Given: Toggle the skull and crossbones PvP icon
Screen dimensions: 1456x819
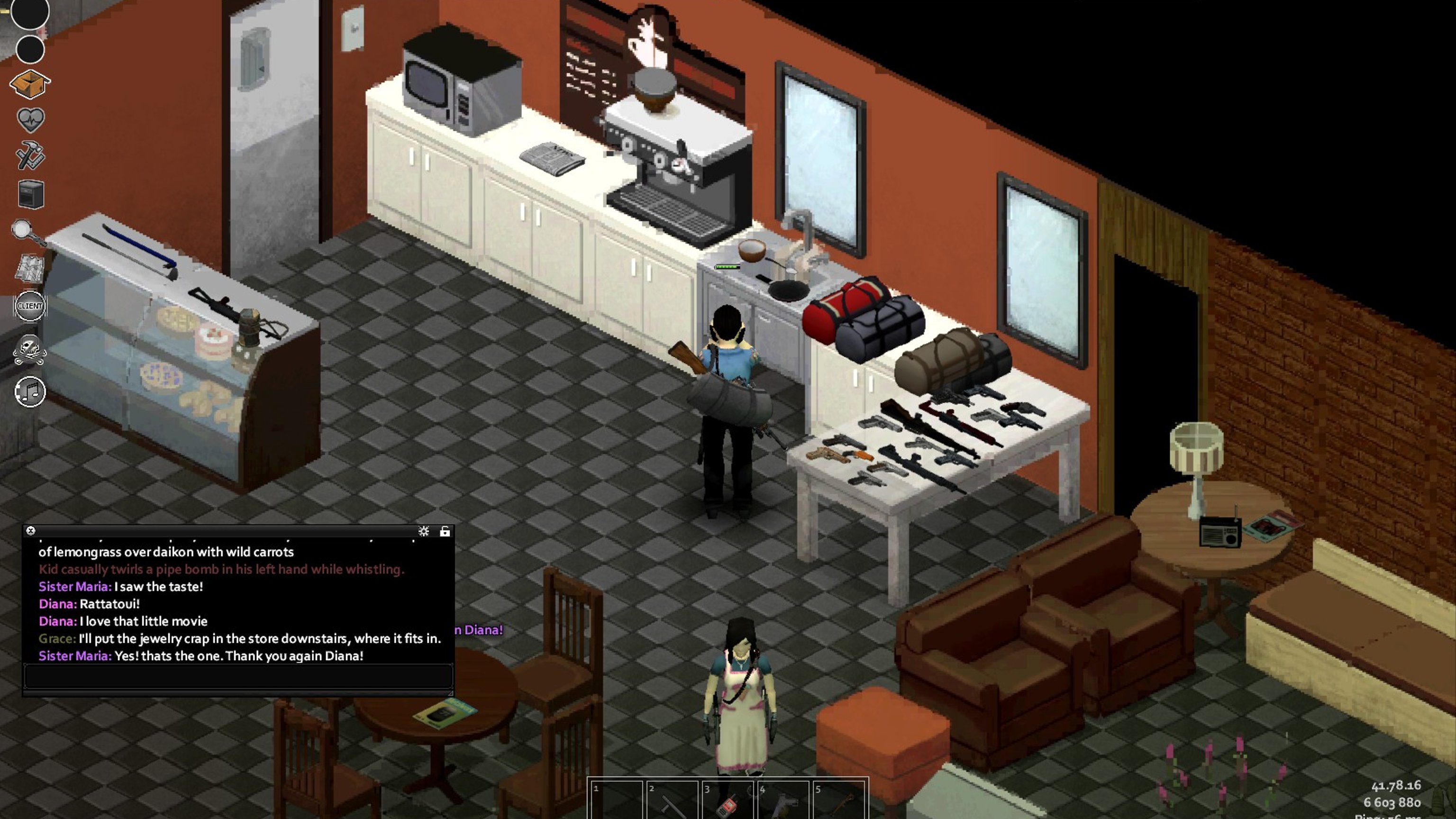Looking at the screenshot, I should pyautogui.click(x=30, y=349).
